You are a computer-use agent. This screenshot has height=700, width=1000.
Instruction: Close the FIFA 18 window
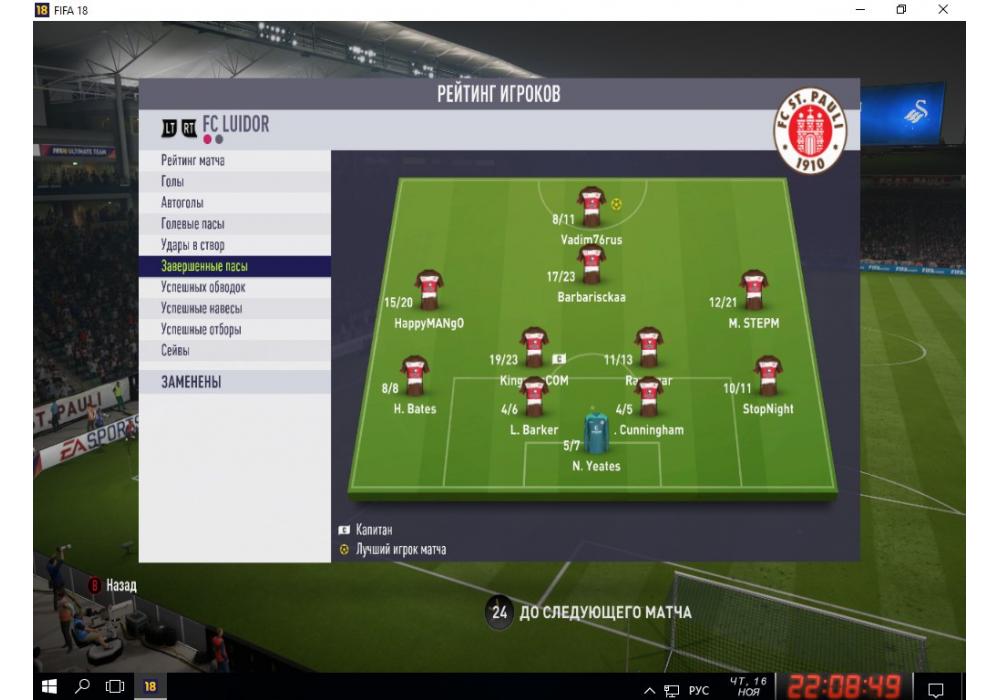(x=943, y=9)
